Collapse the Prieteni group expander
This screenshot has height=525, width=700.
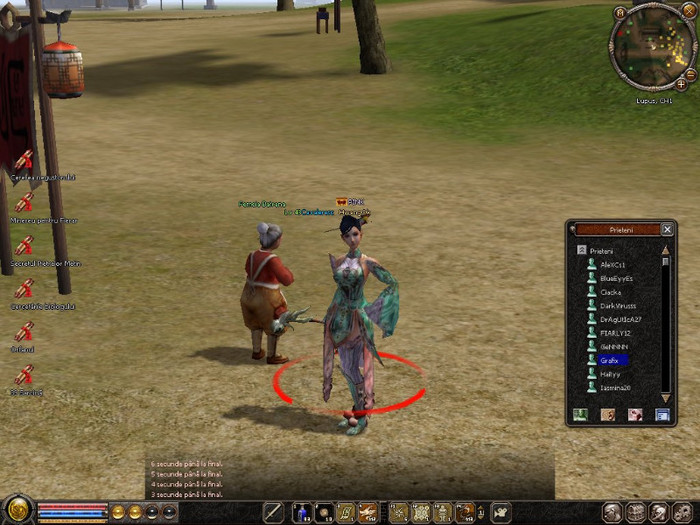click(x=581, y=250)
